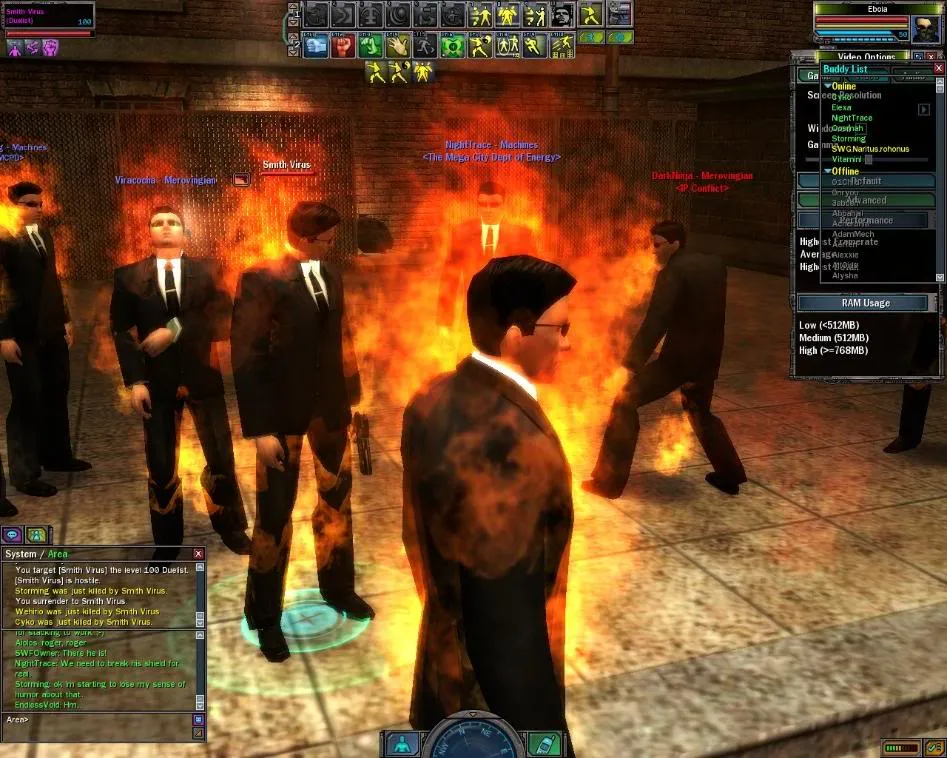The width and height of the screenshot is (947, 758).
Task: Select NightTrace in the Buddy List
Action: (851, 118)
